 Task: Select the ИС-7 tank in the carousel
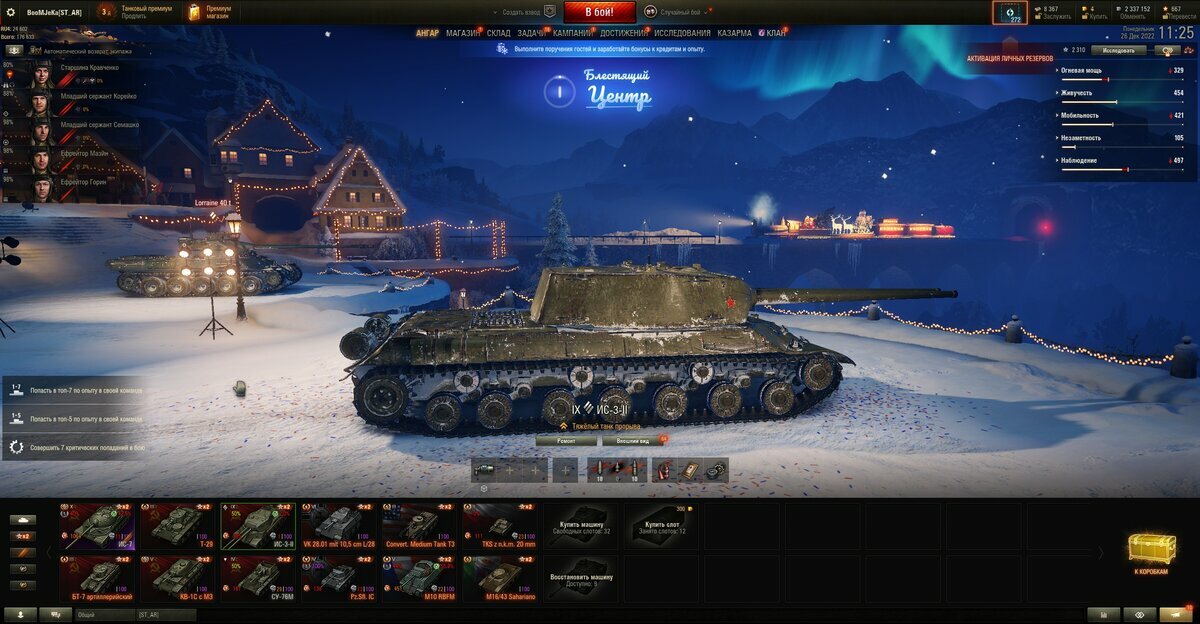coord(97,525)
